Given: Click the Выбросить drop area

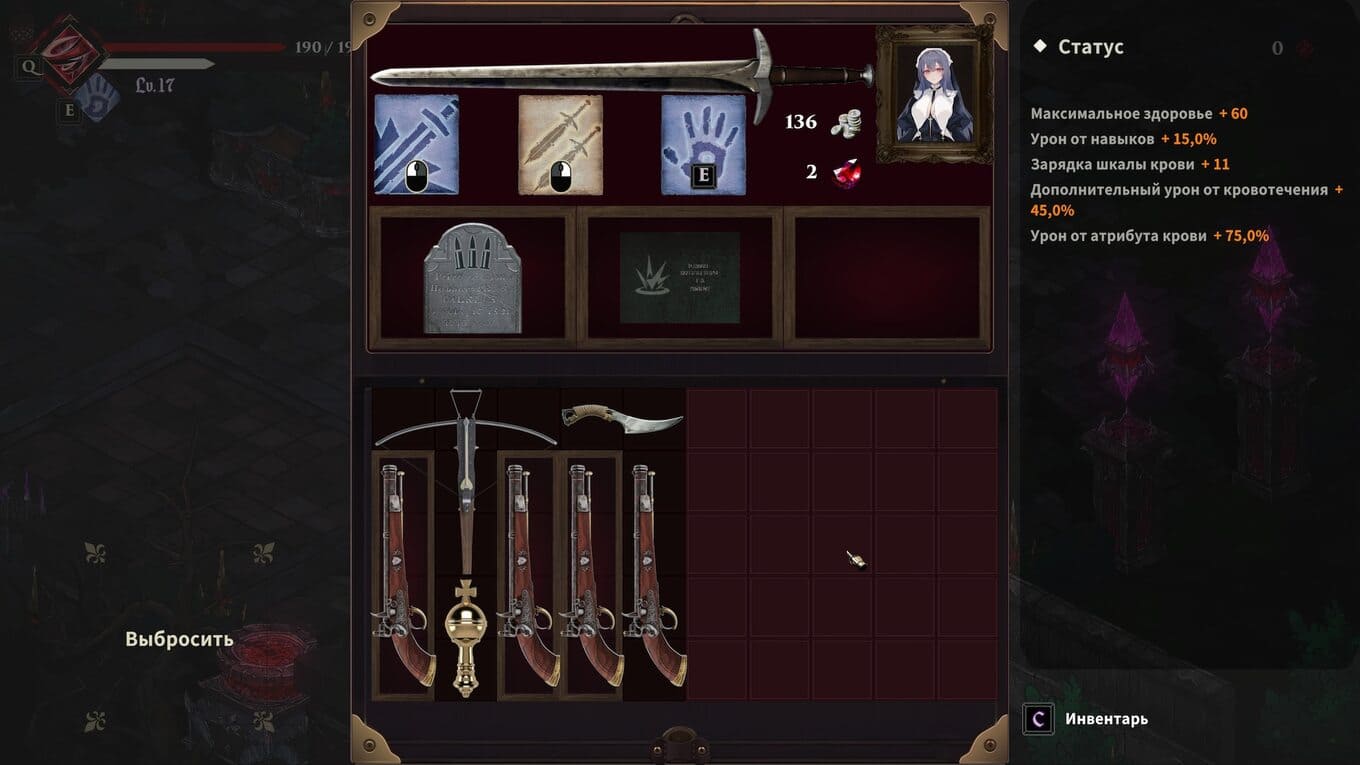Looking at the screenshot, I should click(x=180, y=639).
